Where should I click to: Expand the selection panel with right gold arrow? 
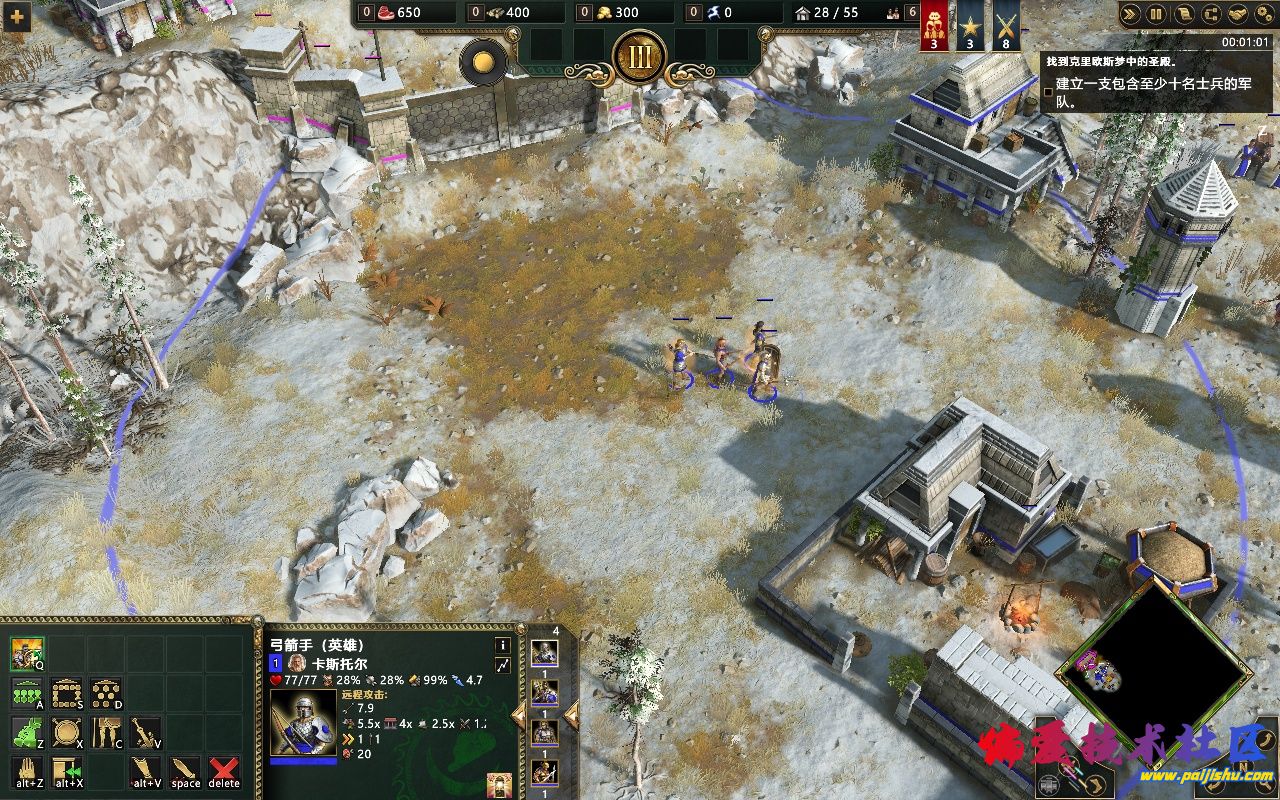(x=570, y=714)
